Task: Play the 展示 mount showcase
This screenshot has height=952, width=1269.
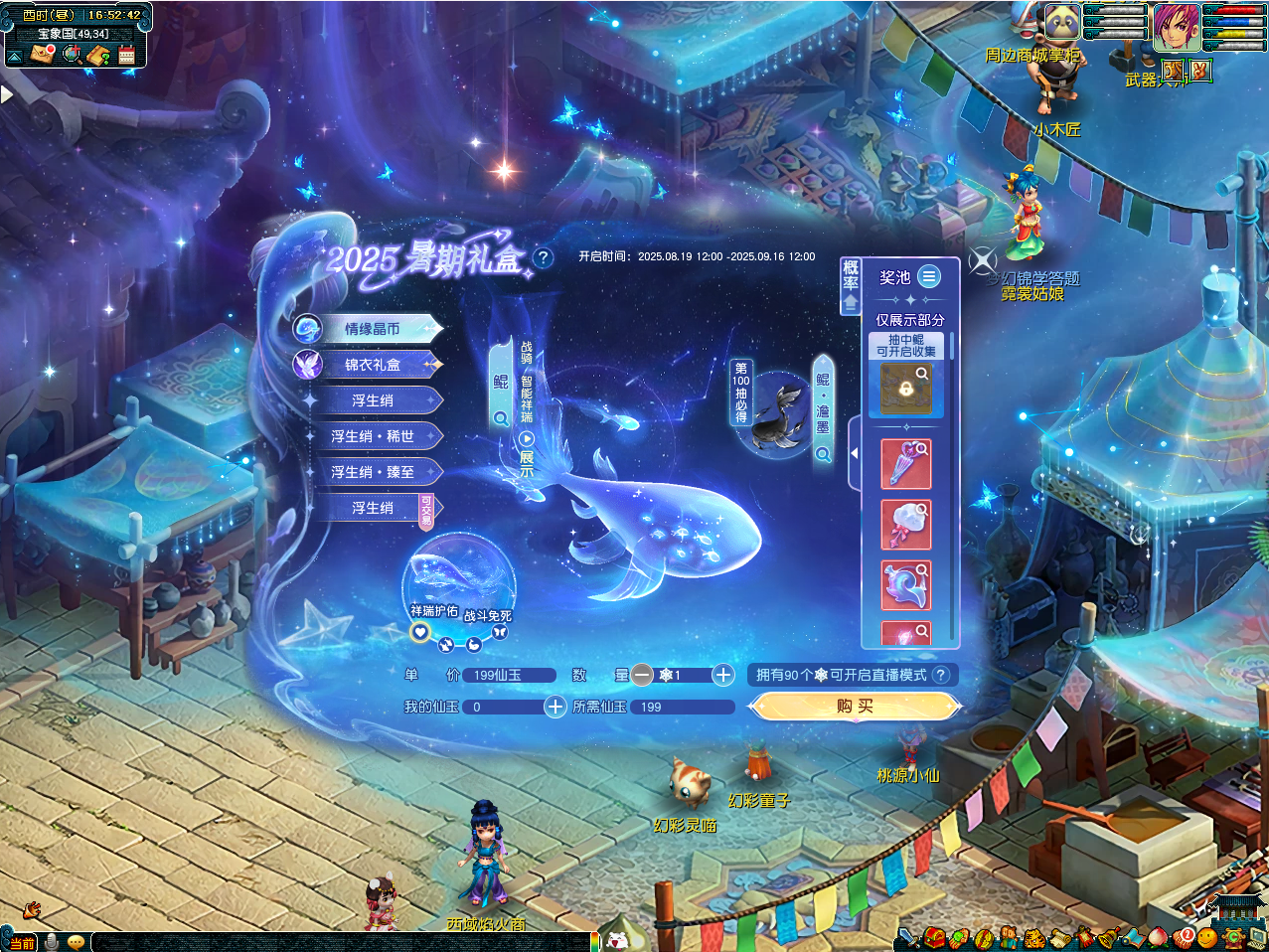Action: 527,439
